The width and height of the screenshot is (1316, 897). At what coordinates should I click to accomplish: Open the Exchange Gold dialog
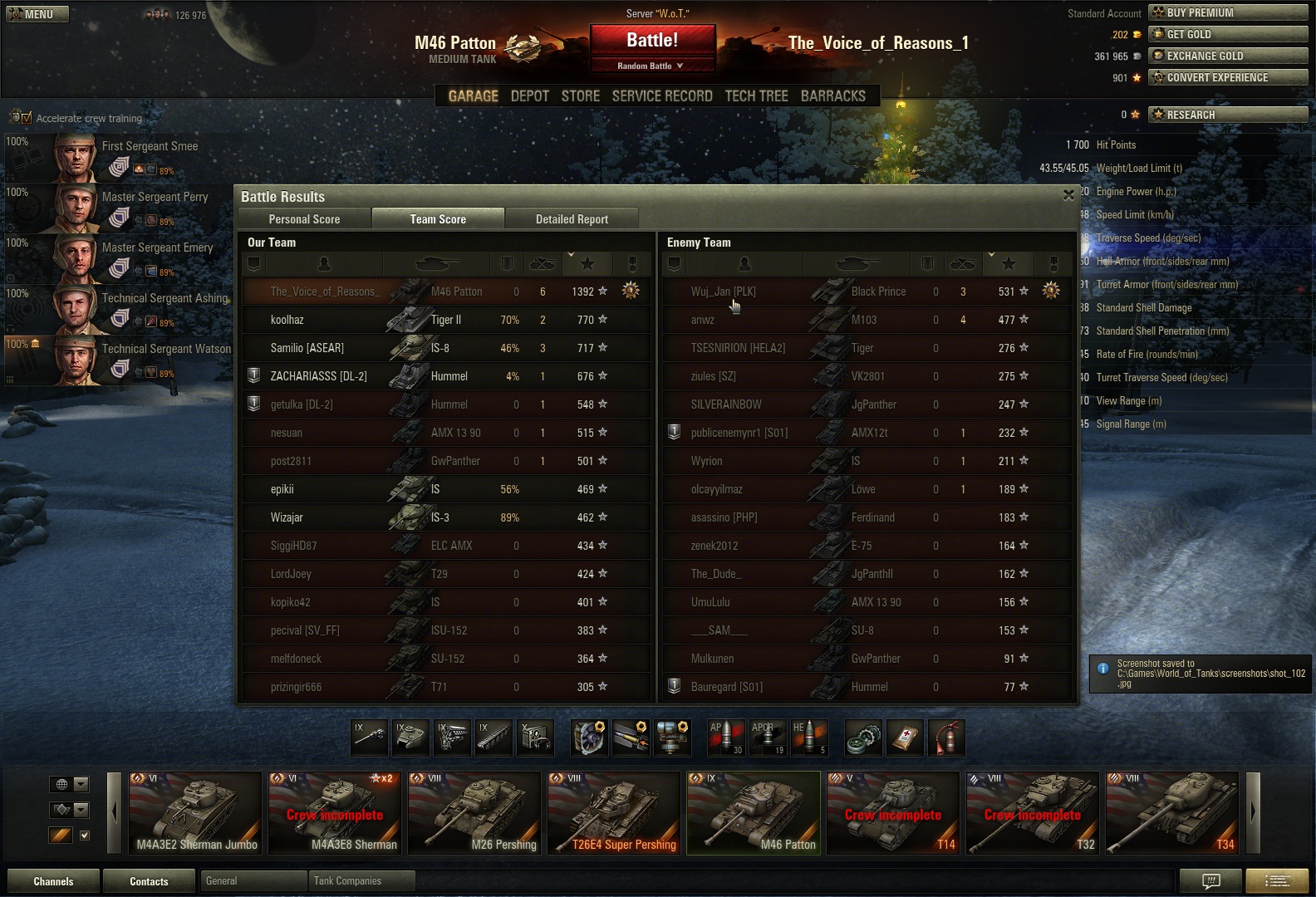click(x=1227, y=56)
